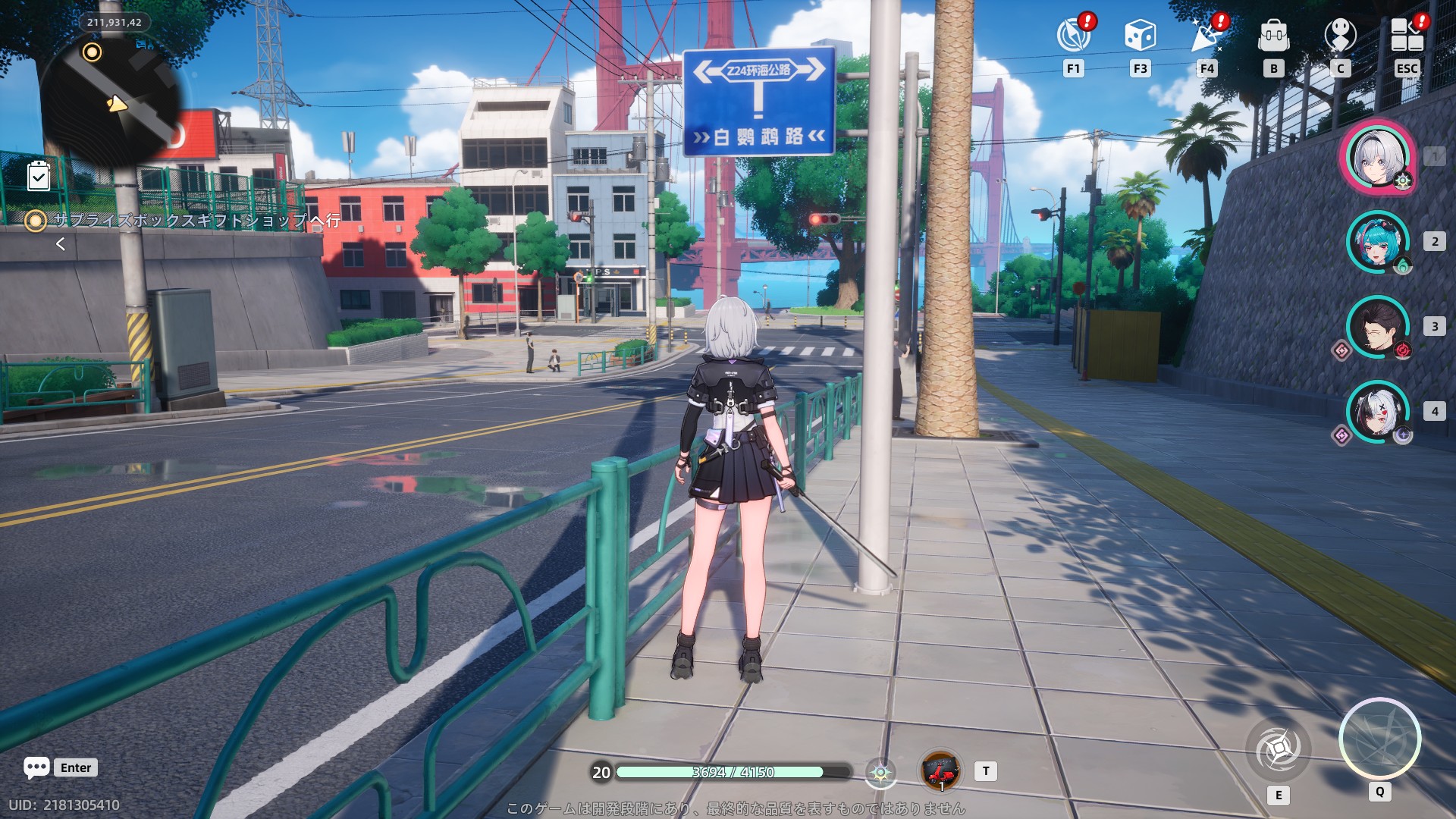Switch to the dark-haired male party member
1456x819 pixels.
(x=1377, y=327)
